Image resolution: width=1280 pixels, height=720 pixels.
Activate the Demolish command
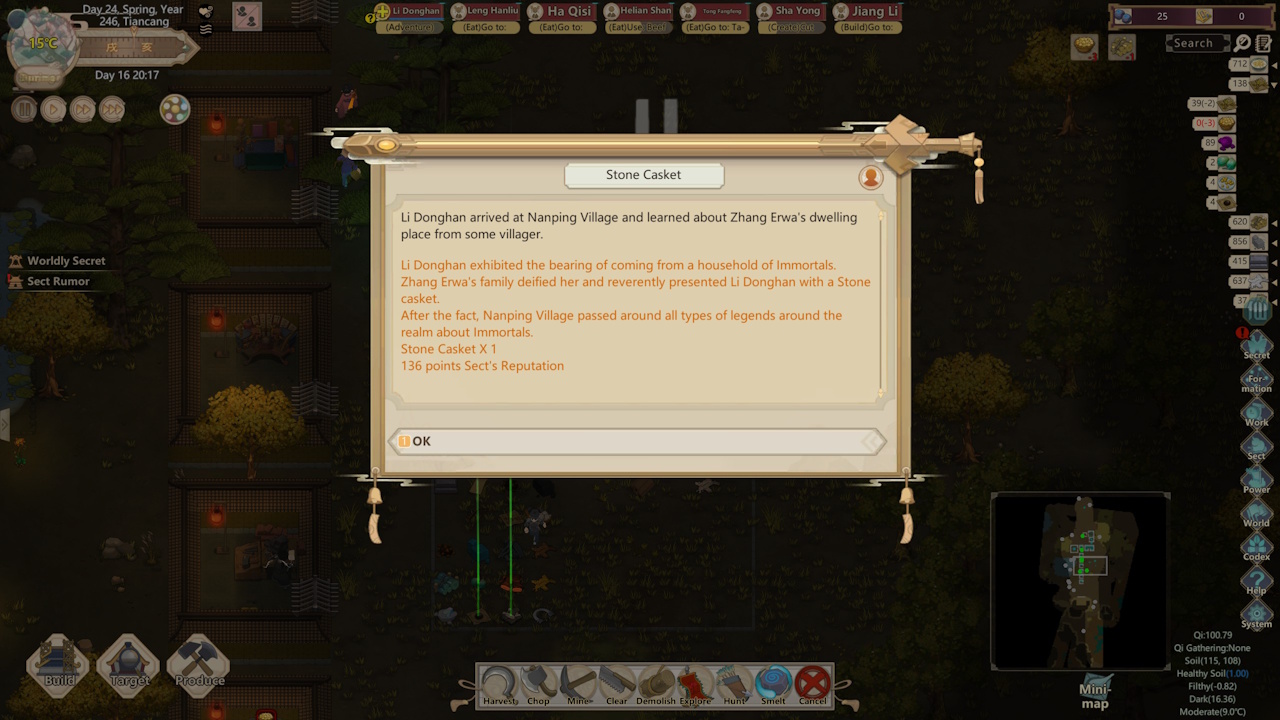point(656,684)
